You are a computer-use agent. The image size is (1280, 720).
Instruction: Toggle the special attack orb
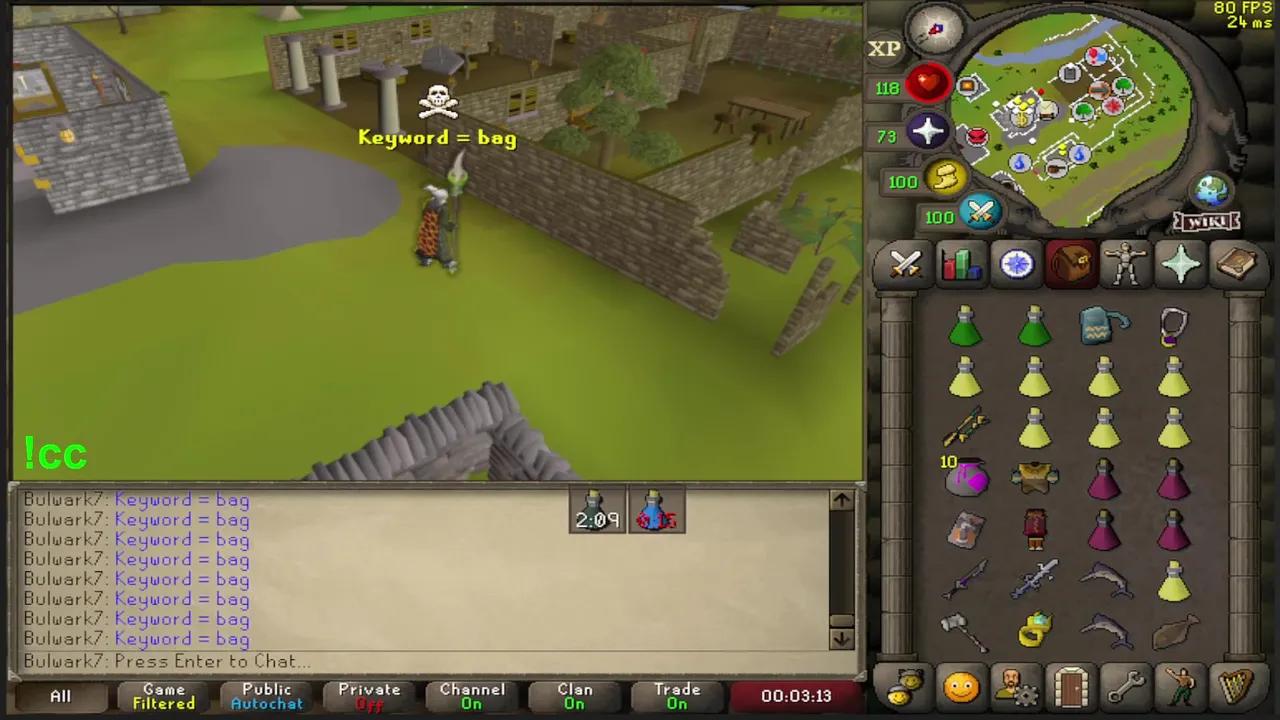pos(980,213)
